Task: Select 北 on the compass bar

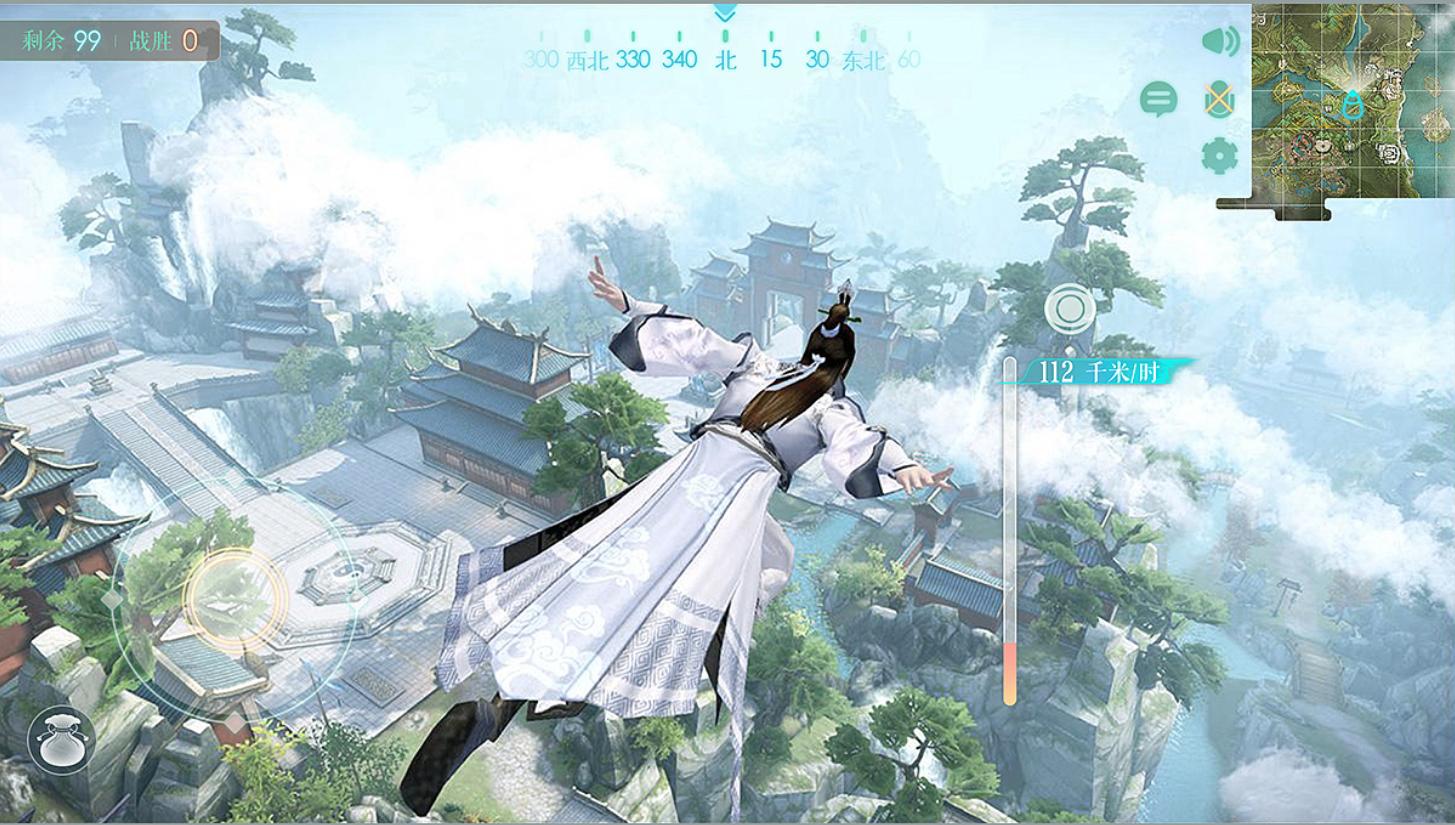Action: click(x=725, y=60)
